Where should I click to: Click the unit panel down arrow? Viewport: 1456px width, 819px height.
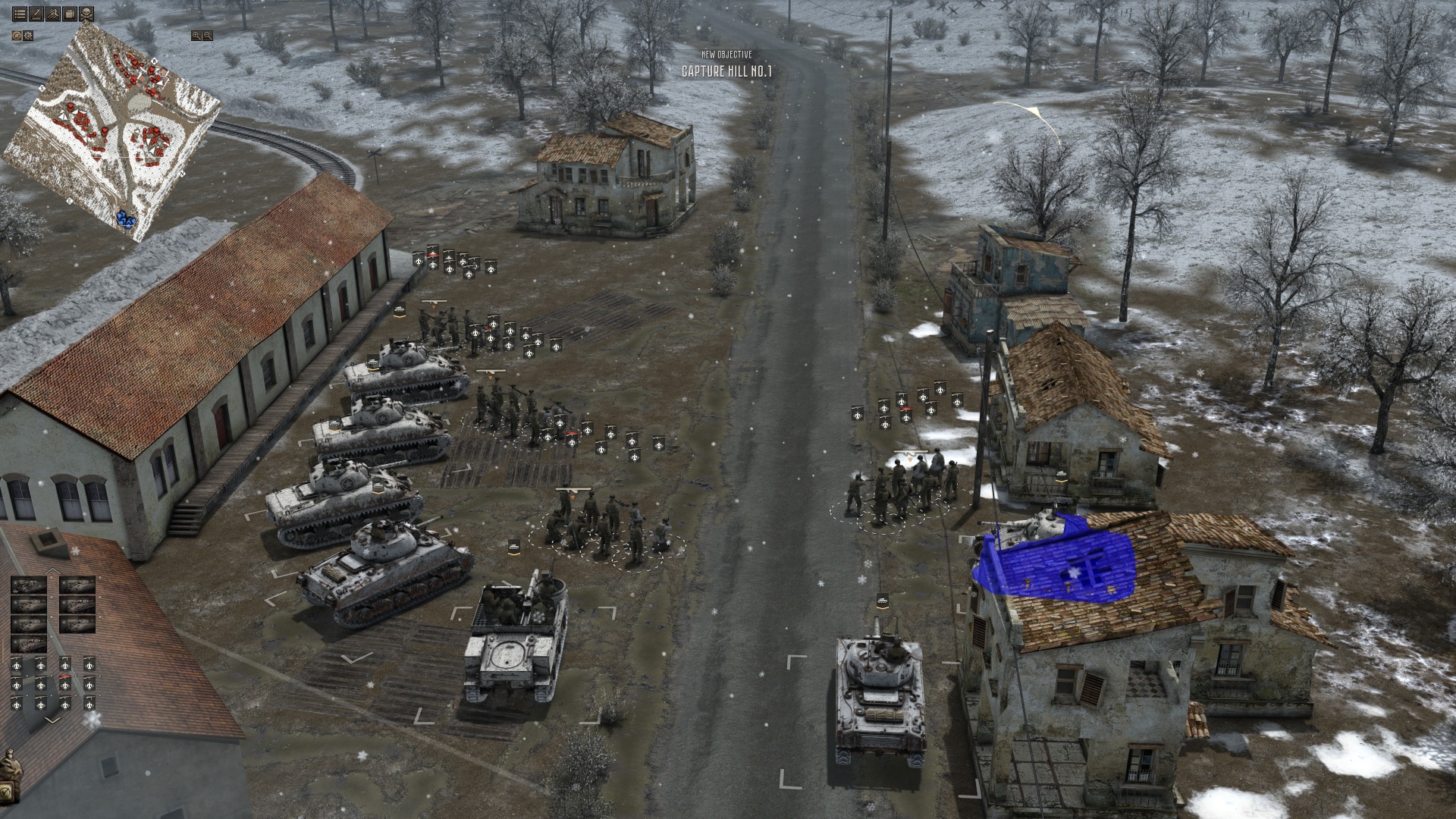pyautogui.click(x=53, y=720)
